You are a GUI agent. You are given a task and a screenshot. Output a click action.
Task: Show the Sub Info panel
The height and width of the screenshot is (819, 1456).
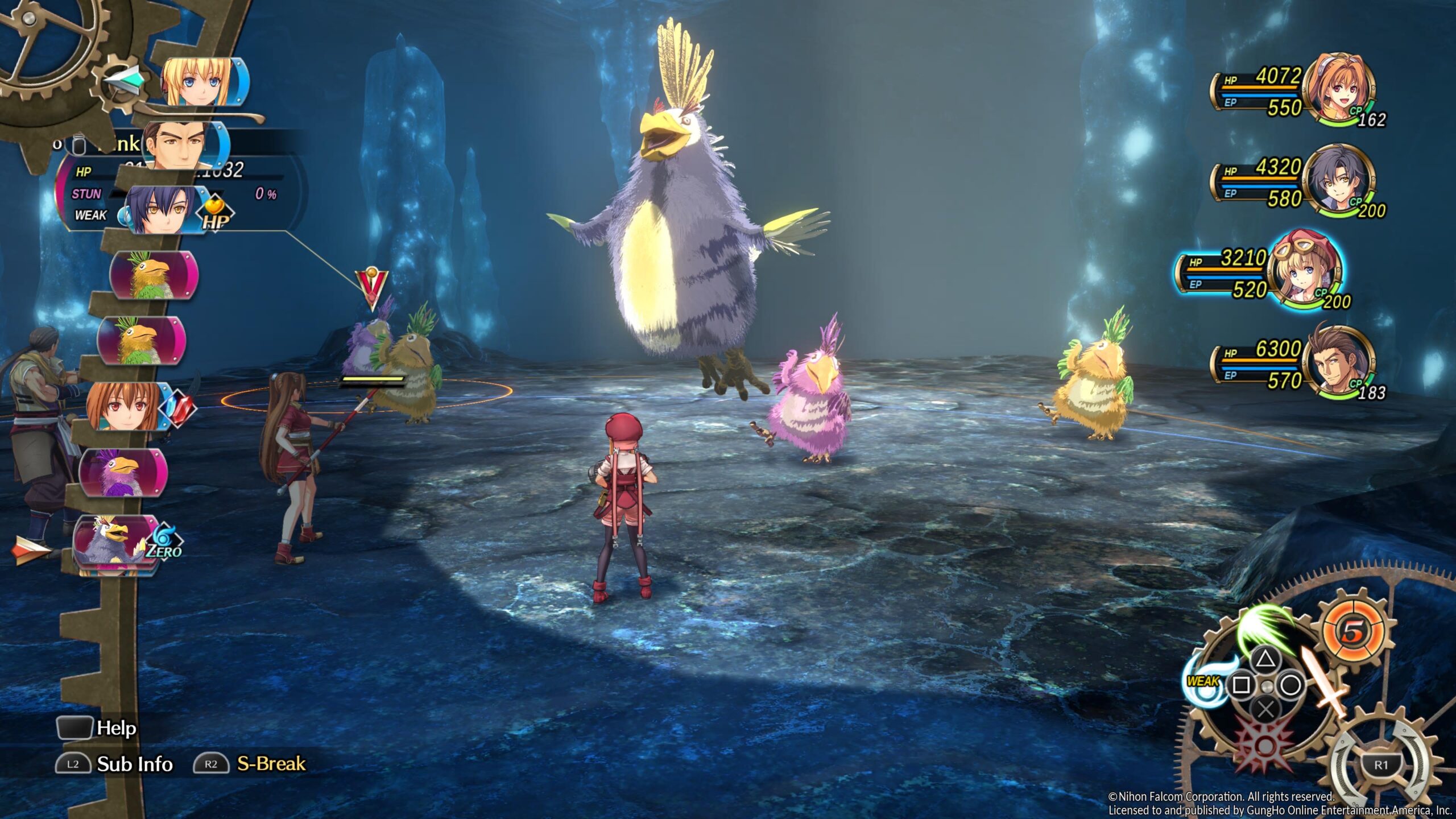[134, 764]
